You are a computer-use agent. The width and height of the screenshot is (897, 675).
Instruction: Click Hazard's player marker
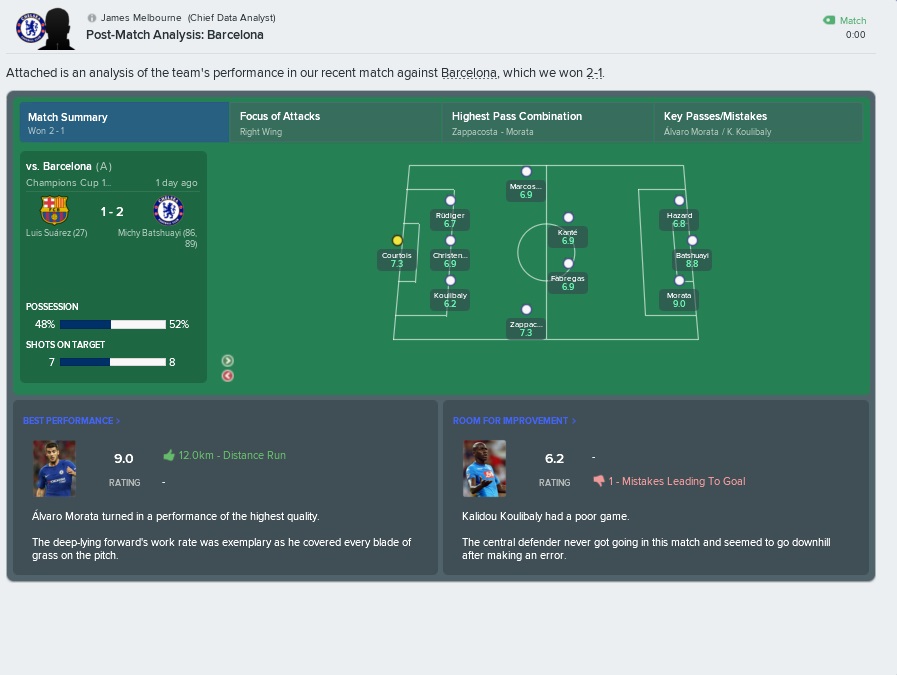(679, 201)
